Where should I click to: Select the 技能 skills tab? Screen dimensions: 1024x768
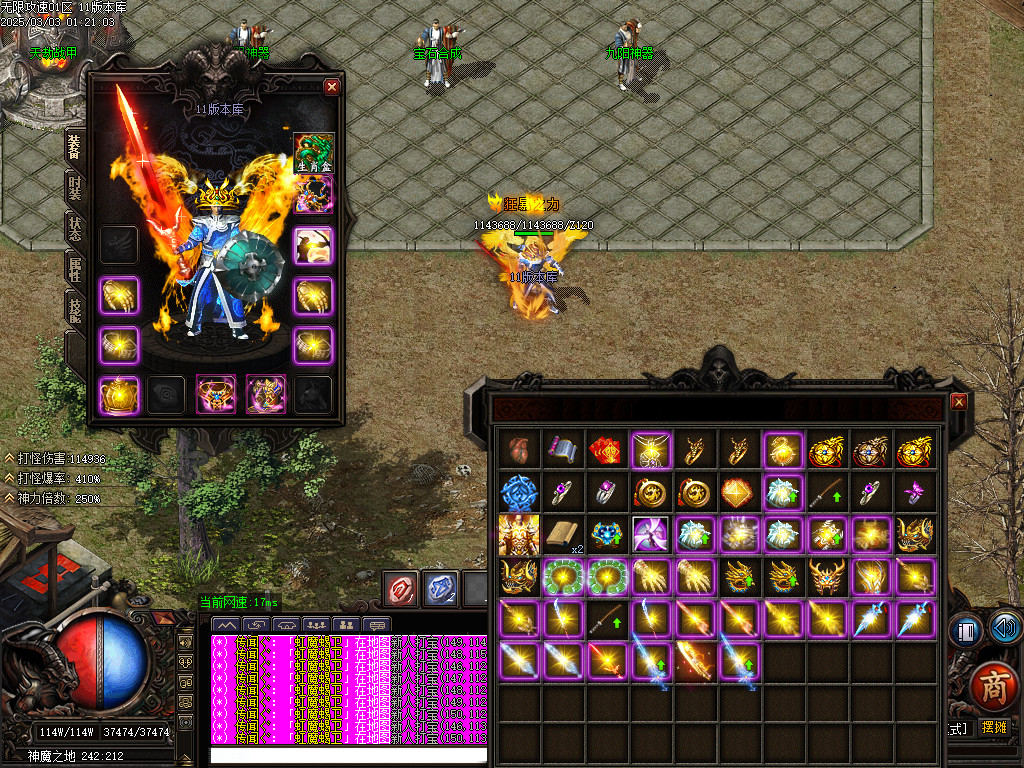point(75,309)
